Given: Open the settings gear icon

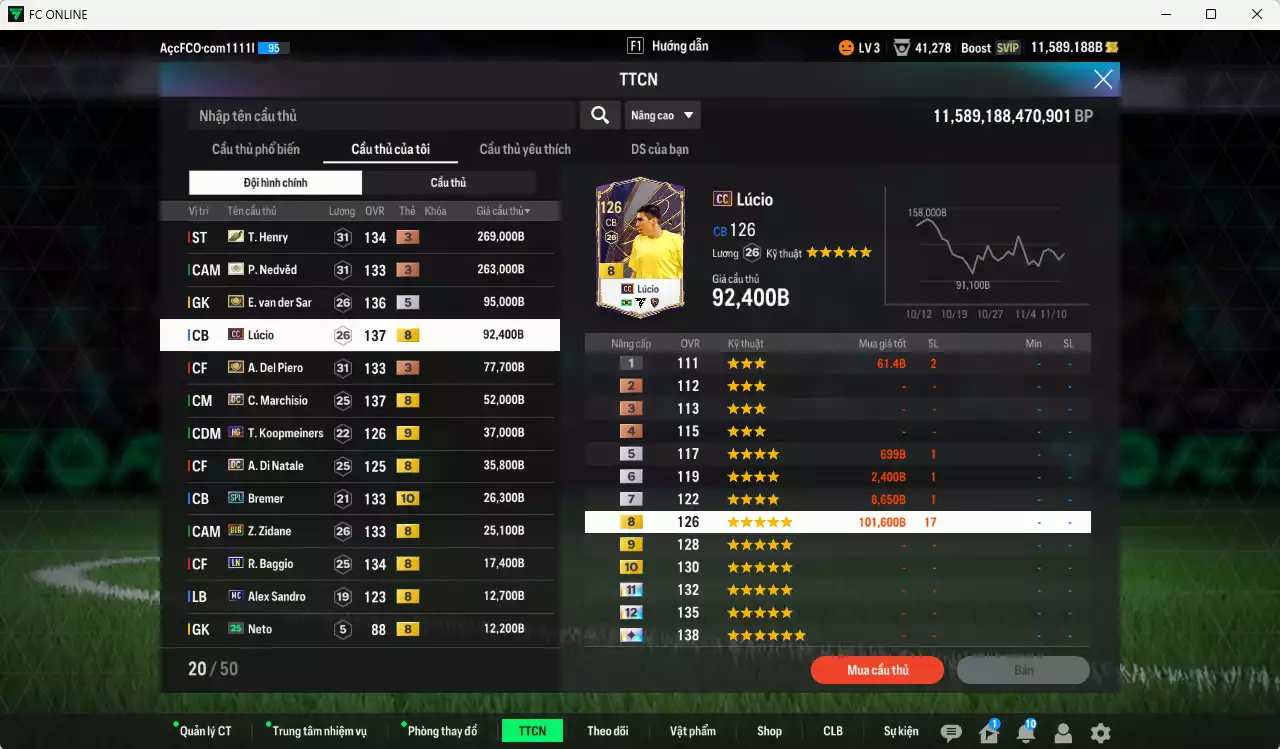Looking at the screenshot, I should pyautogui.click(x=1101, y=732).
